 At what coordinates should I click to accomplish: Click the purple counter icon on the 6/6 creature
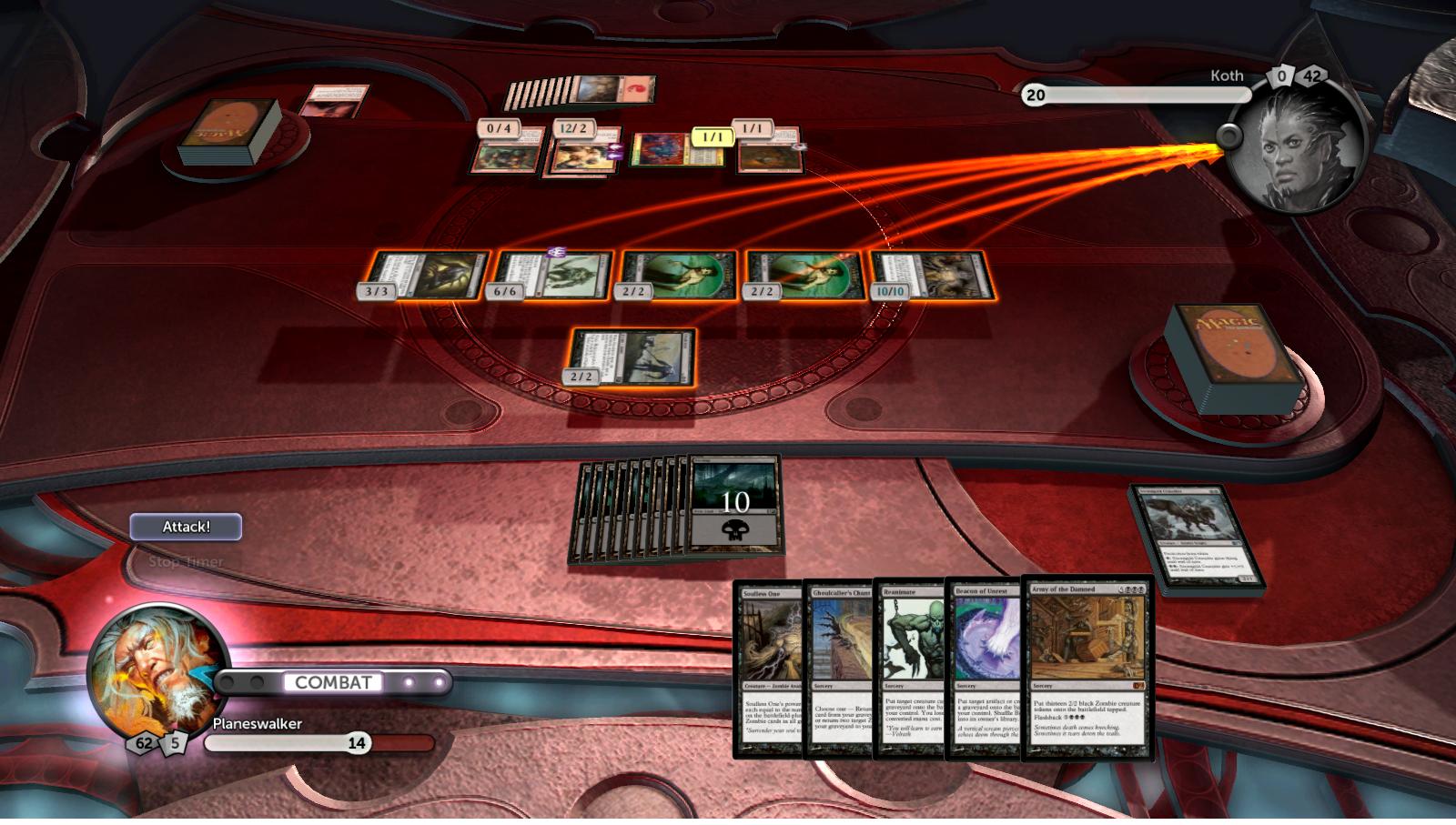click(557, 251)
